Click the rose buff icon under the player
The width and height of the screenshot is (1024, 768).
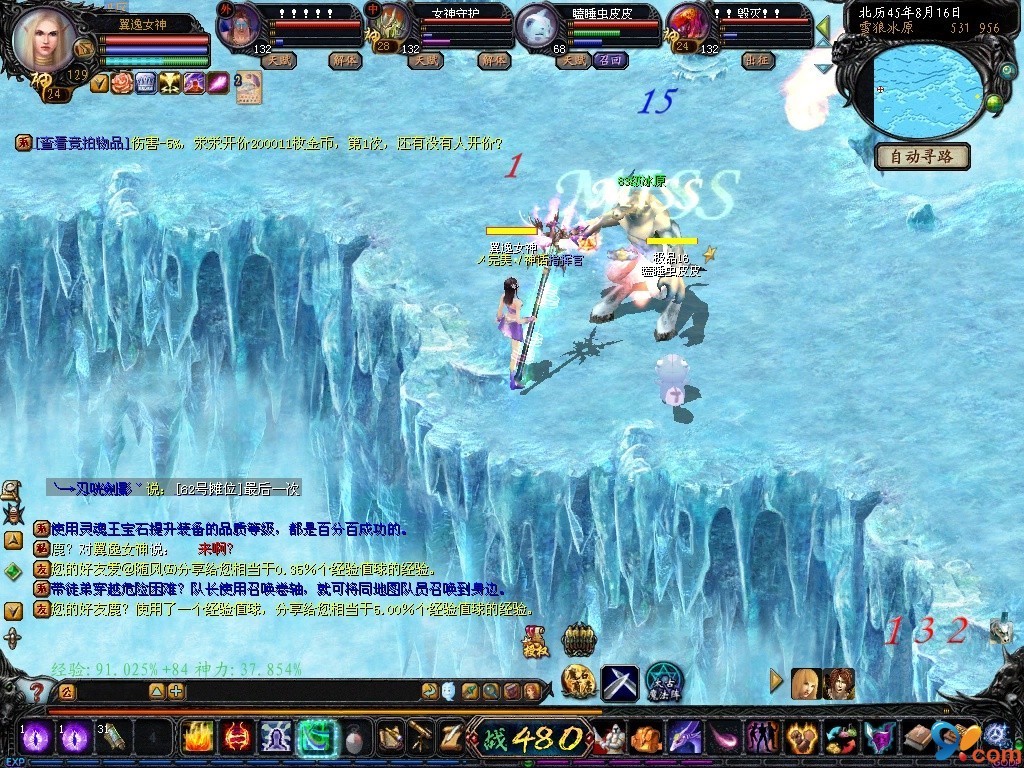click(x=122, y=83)
